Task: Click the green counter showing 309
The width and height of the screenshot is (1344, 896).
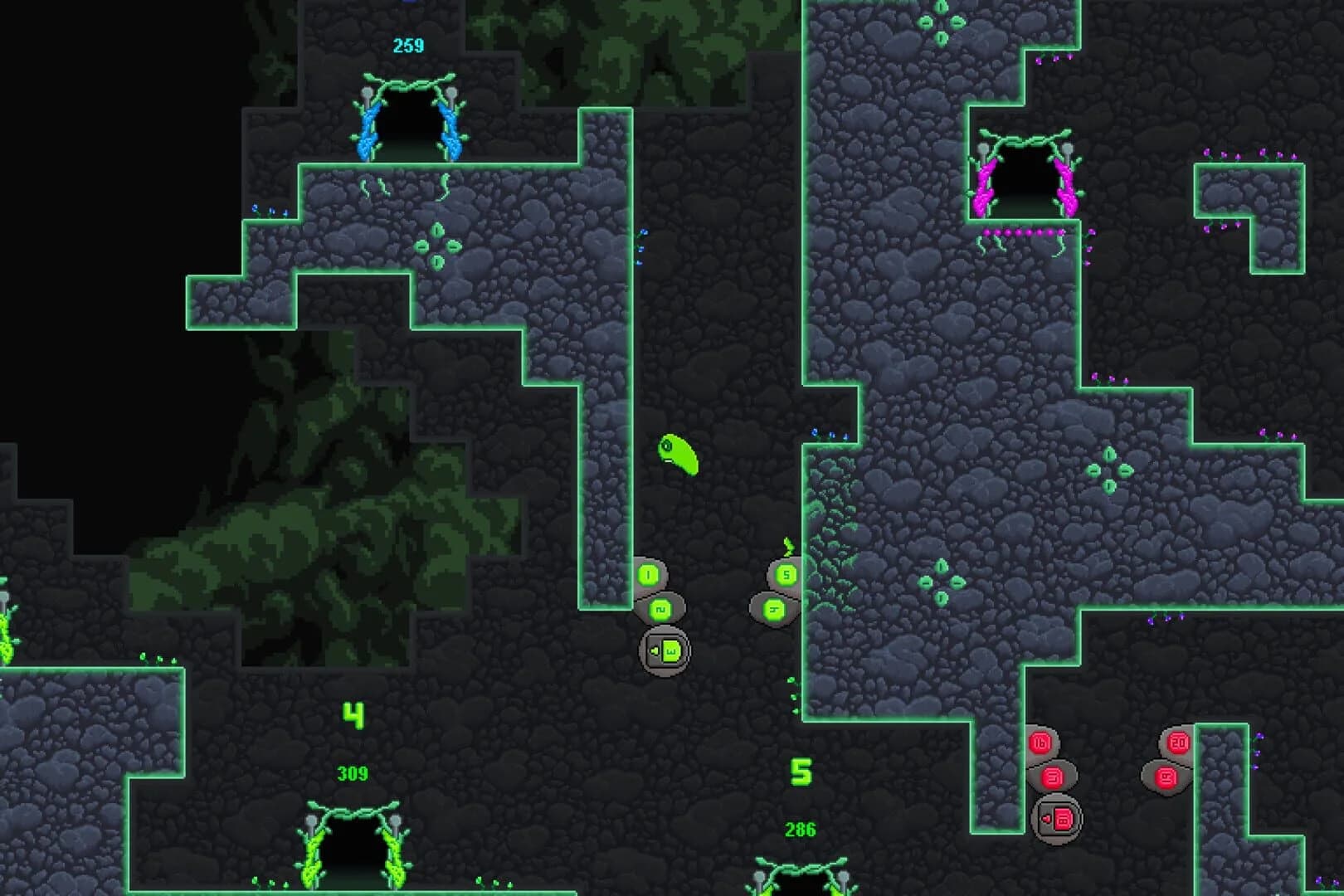Action: [354, 773]
